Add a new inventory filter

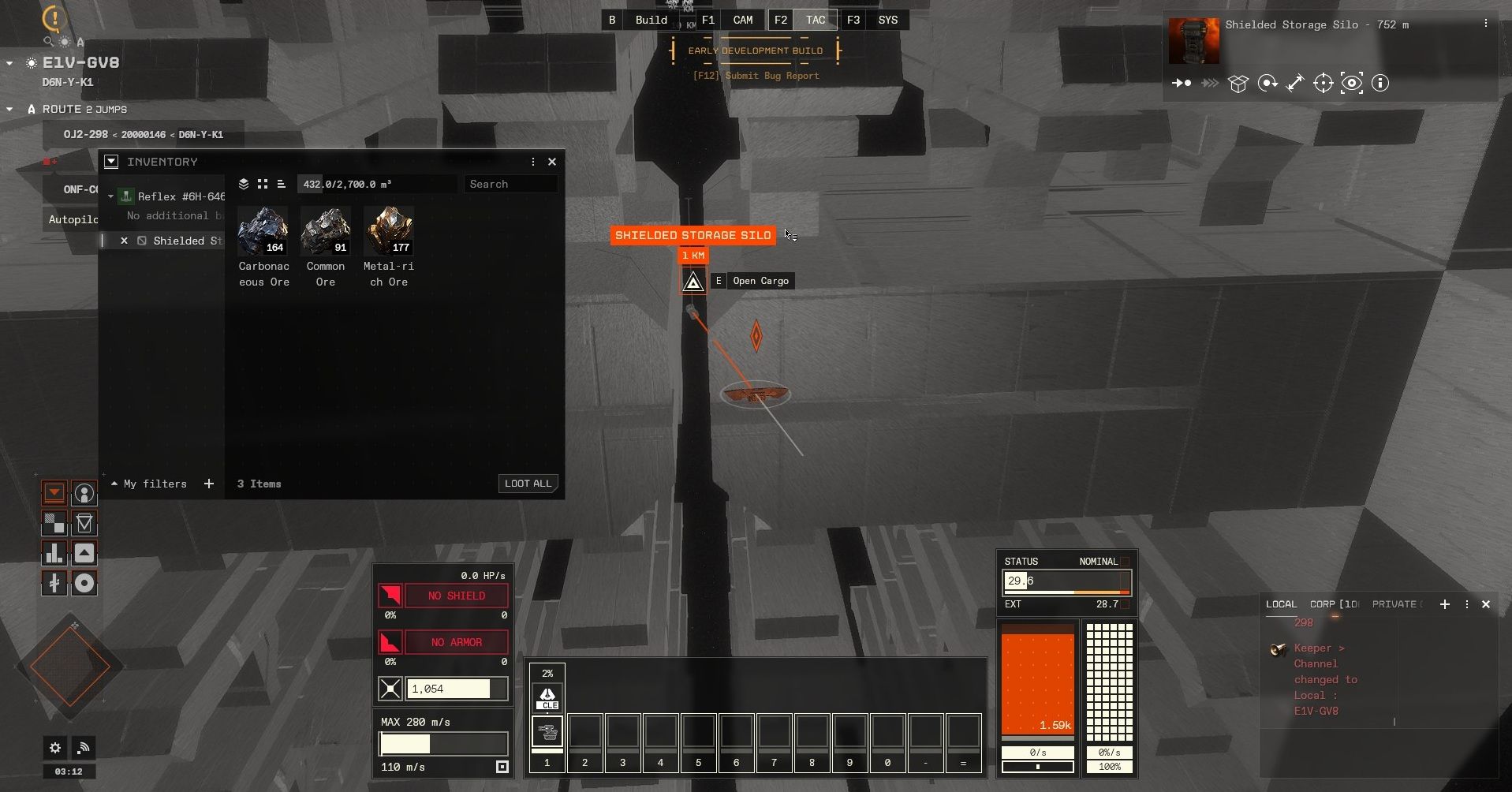(209, 484)
